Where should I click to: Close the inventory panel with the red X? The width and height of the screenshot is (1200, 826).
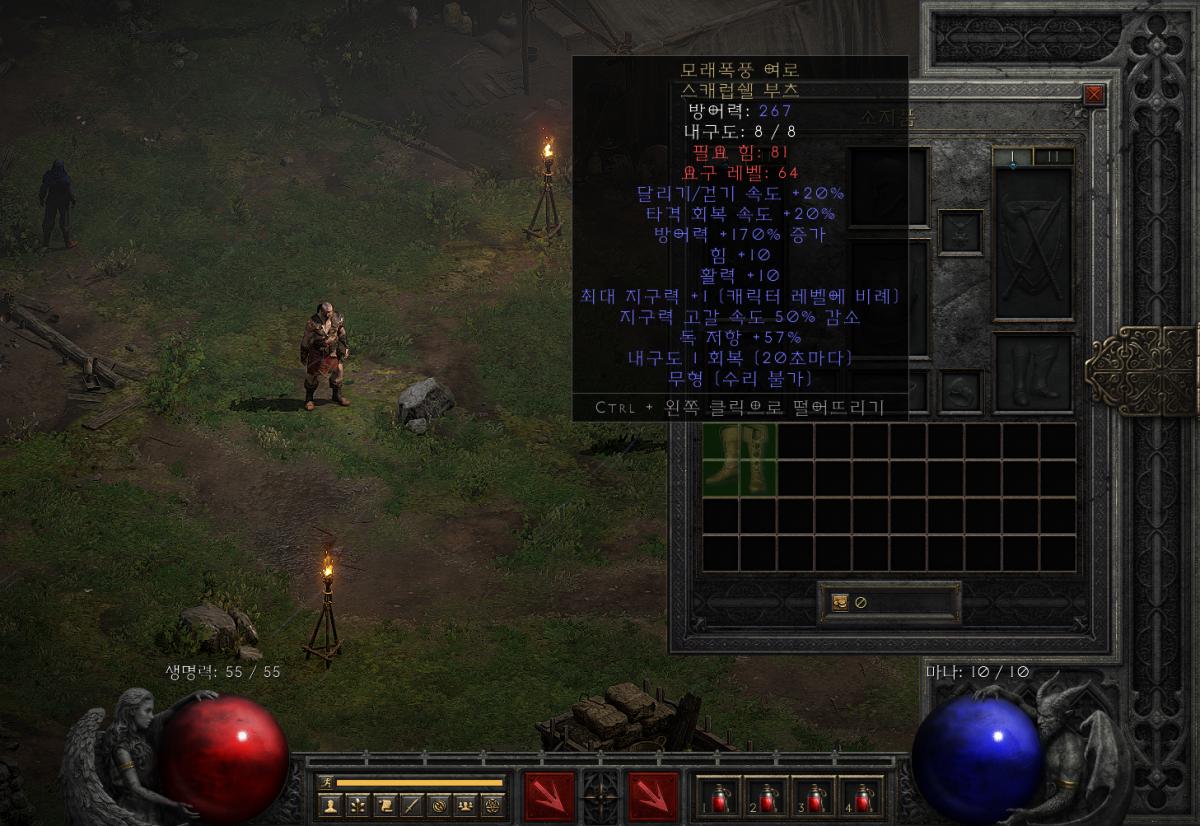click(x=1095, y=95)
